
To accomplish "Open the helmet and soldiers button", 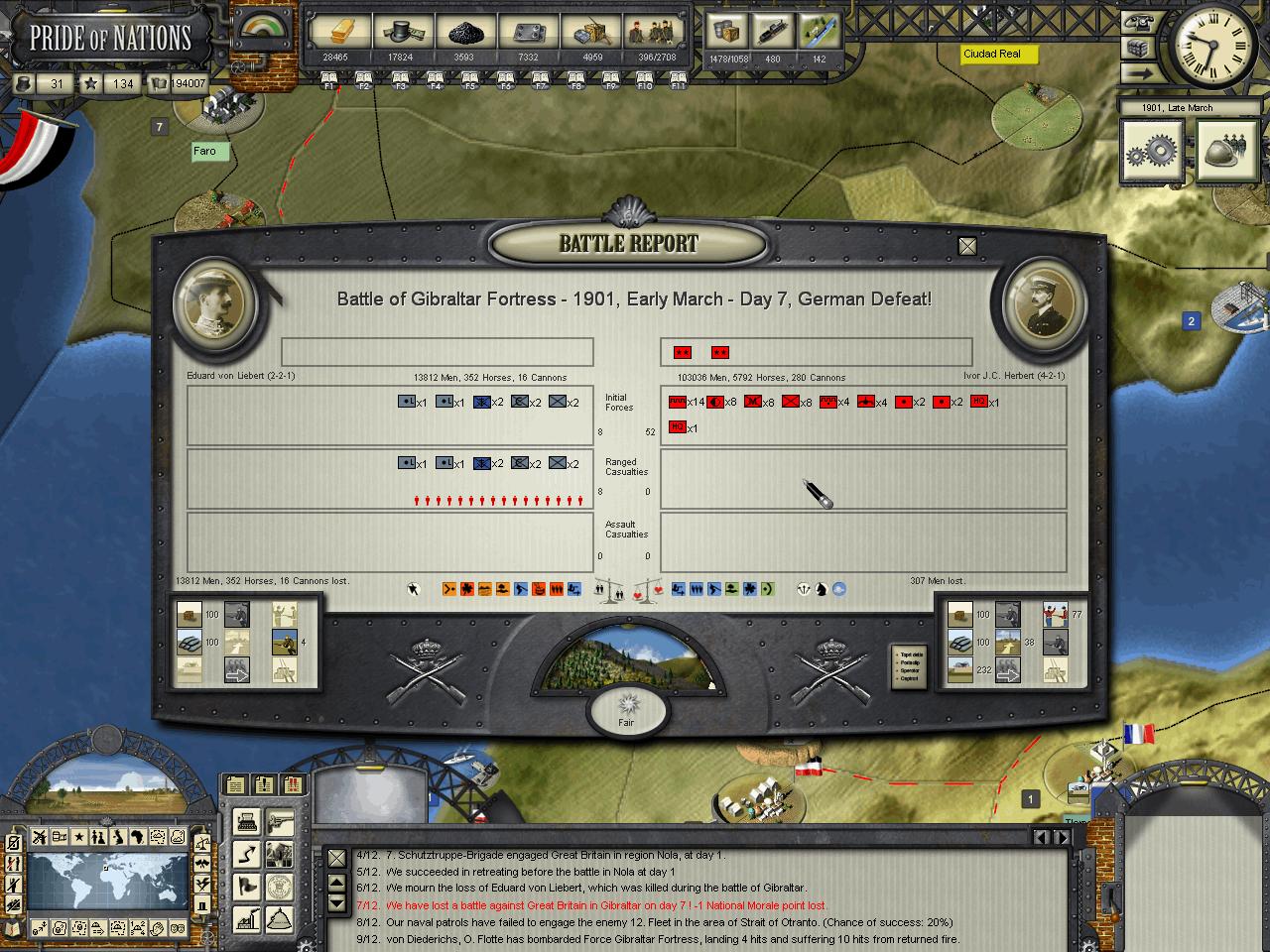I will [x=1226, y=152].
